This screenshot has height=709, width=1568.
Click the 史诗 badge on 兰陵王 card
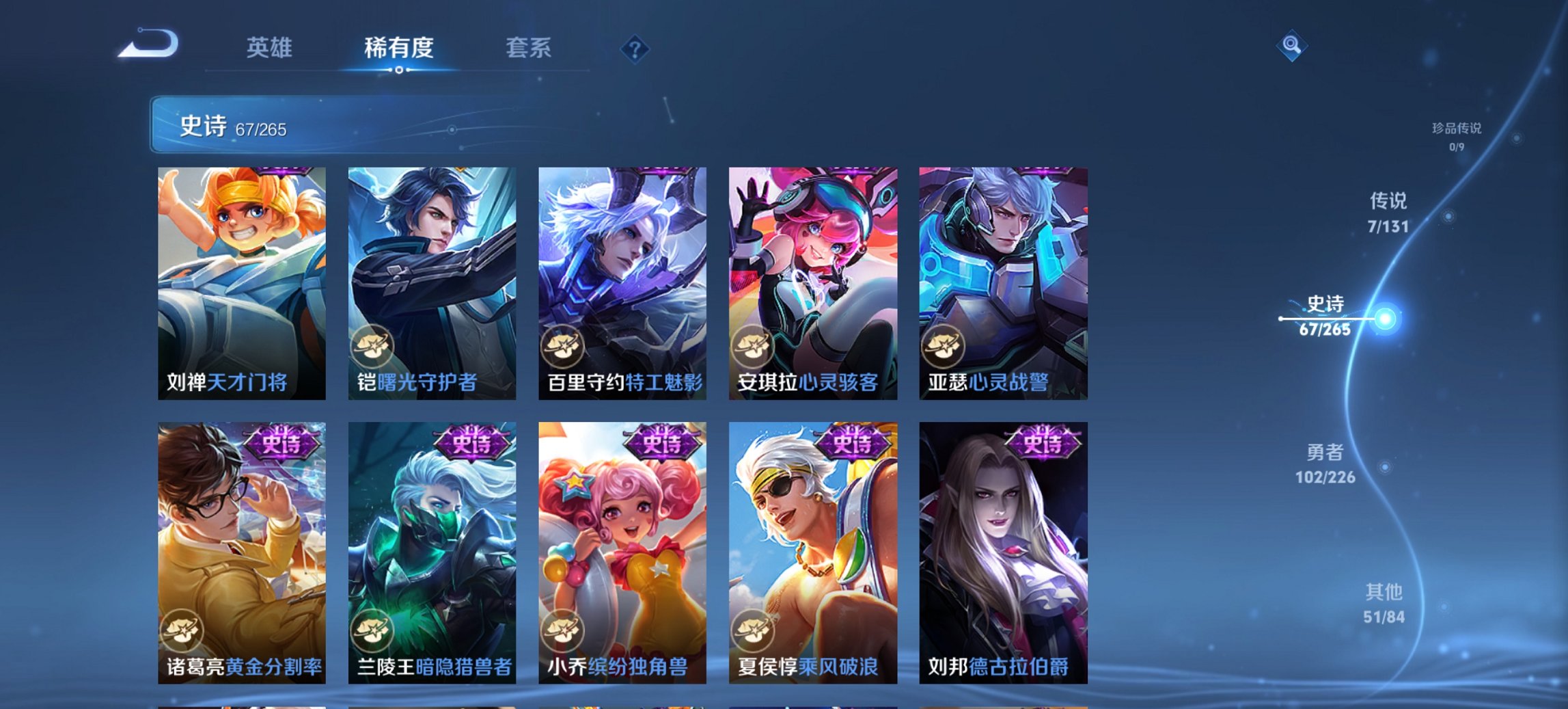471,441
